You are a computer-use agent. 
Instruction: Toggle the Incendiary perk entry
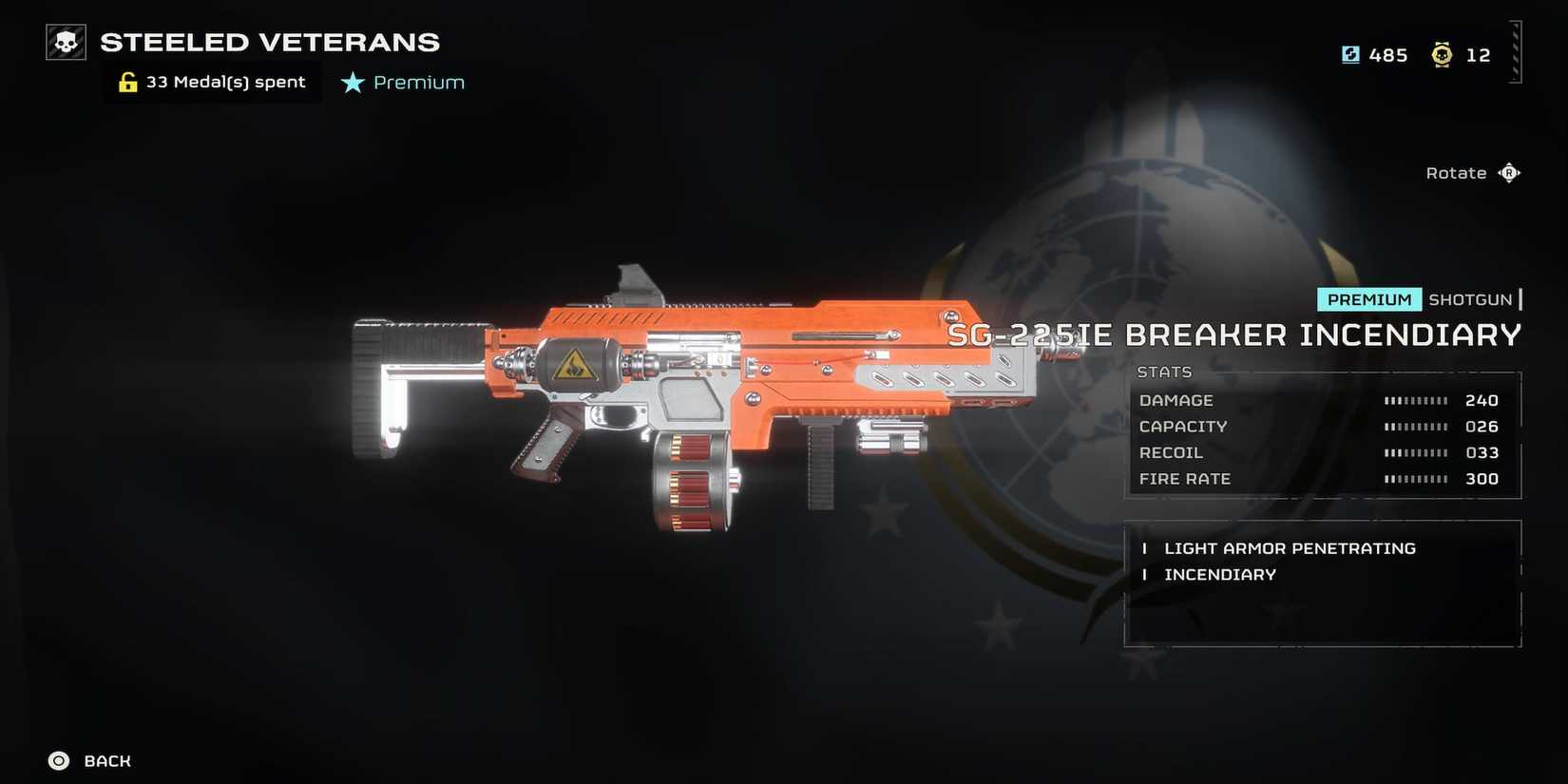coord(1220,574)
